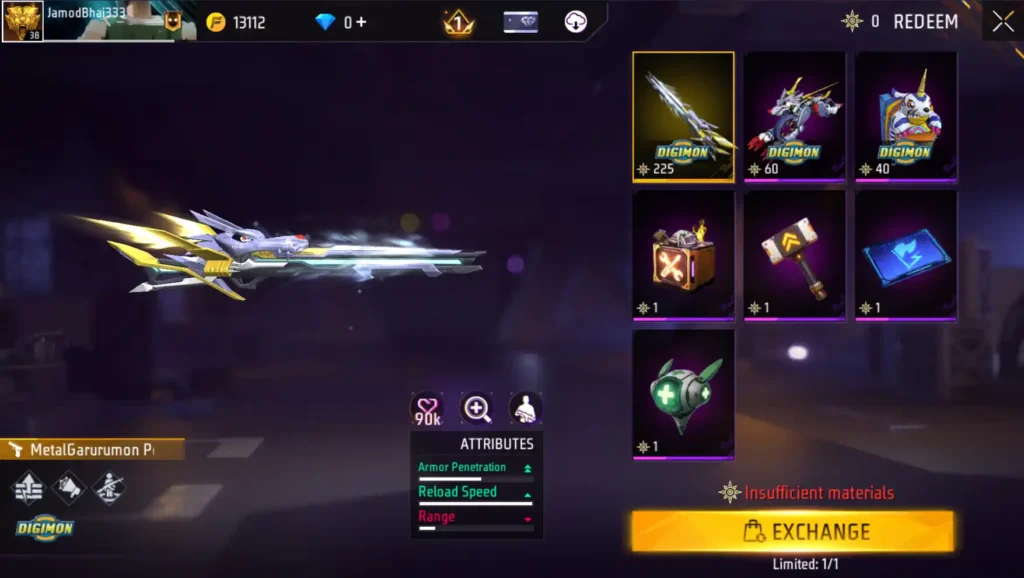This screenshot has width=1024, height=578.
Task: Pick the green medic pod reward
Action: coord(683,394)
